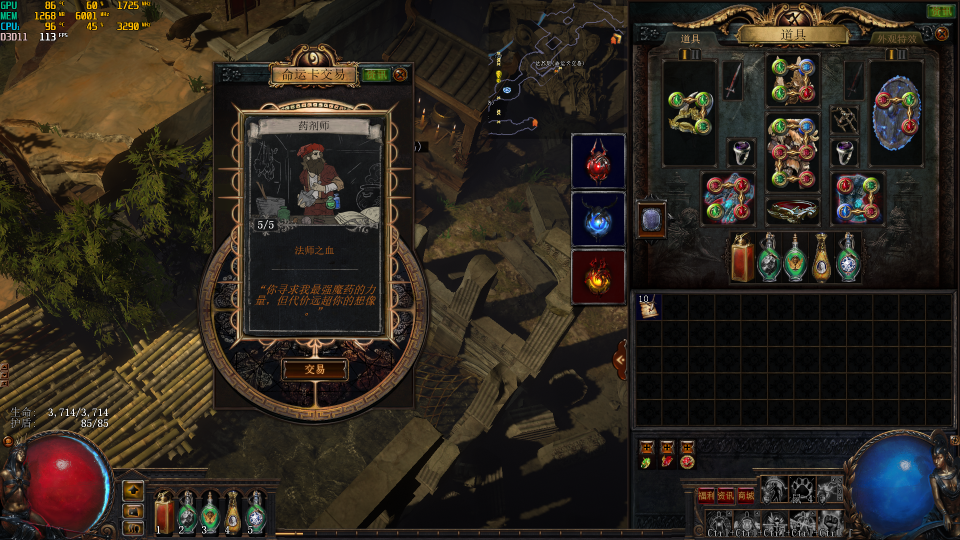Open the 资讯 news button
Screen dimensions: 960x540
726,495
